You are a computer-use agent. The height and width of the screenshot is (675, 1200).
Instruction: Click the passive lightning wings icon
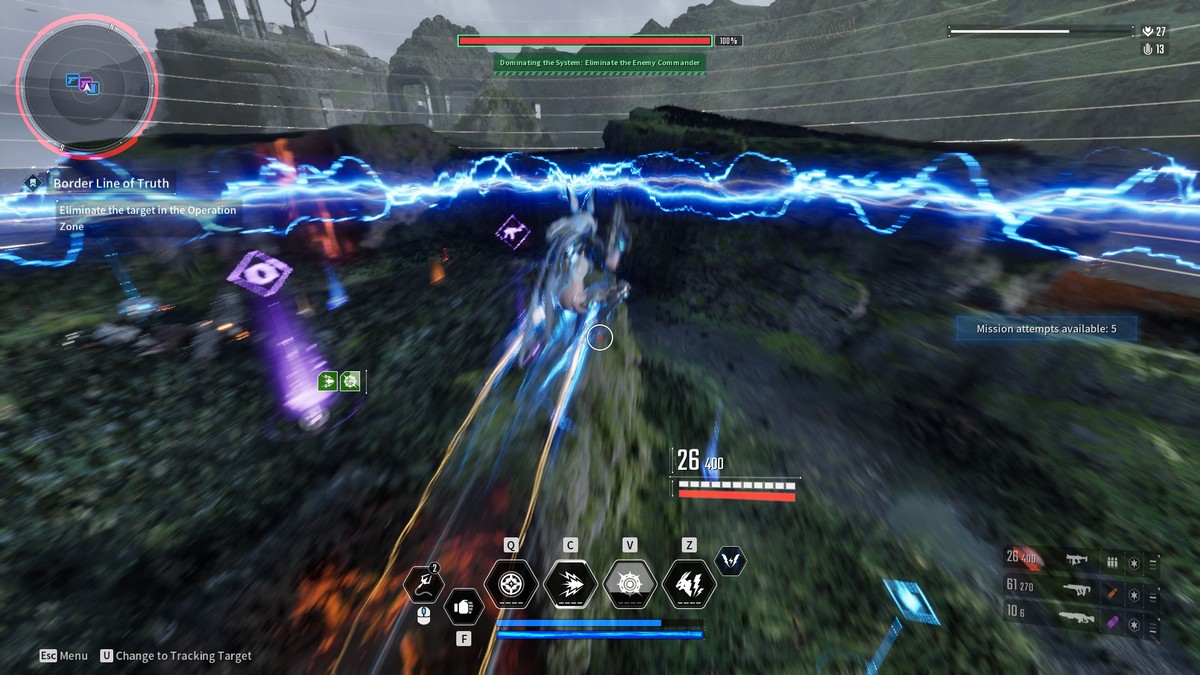(731, 561)
